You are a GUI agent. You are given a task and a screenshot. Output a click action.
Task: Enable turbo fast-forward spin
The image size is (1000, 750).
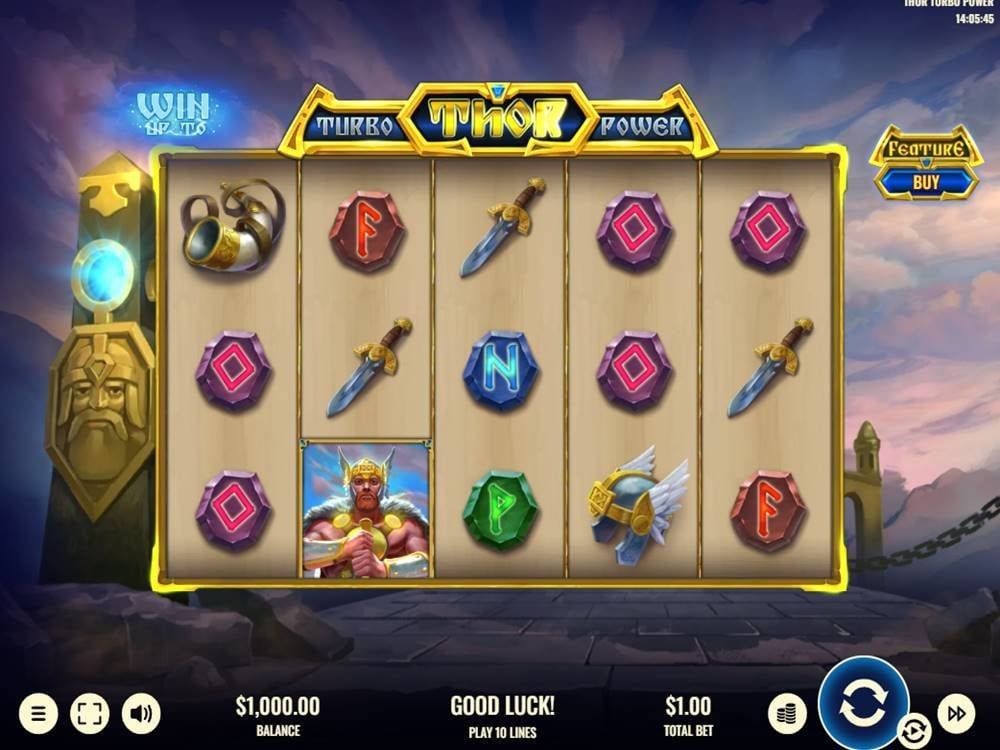click(956, 713)
